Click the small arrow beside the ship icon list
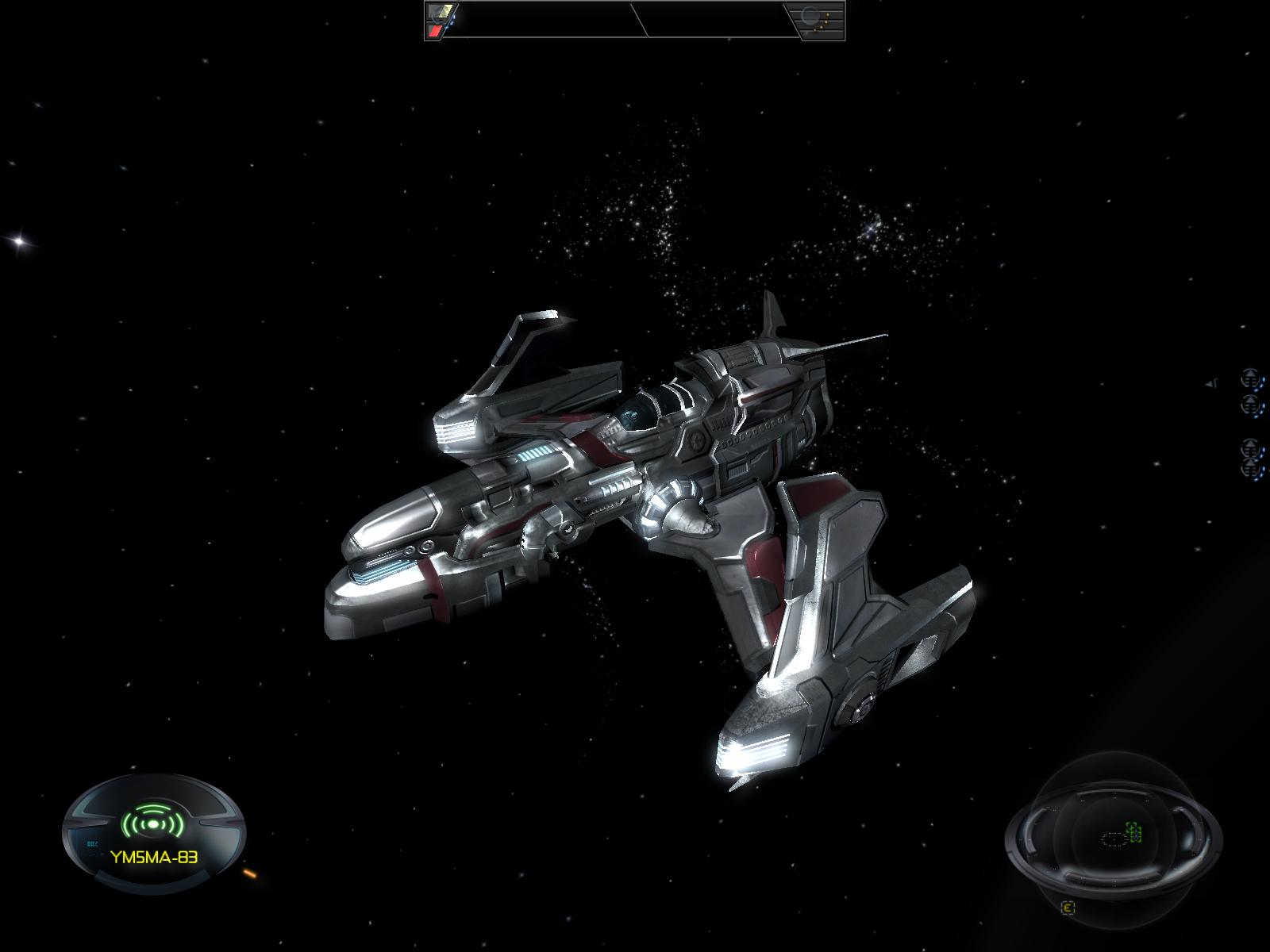 1212,383
